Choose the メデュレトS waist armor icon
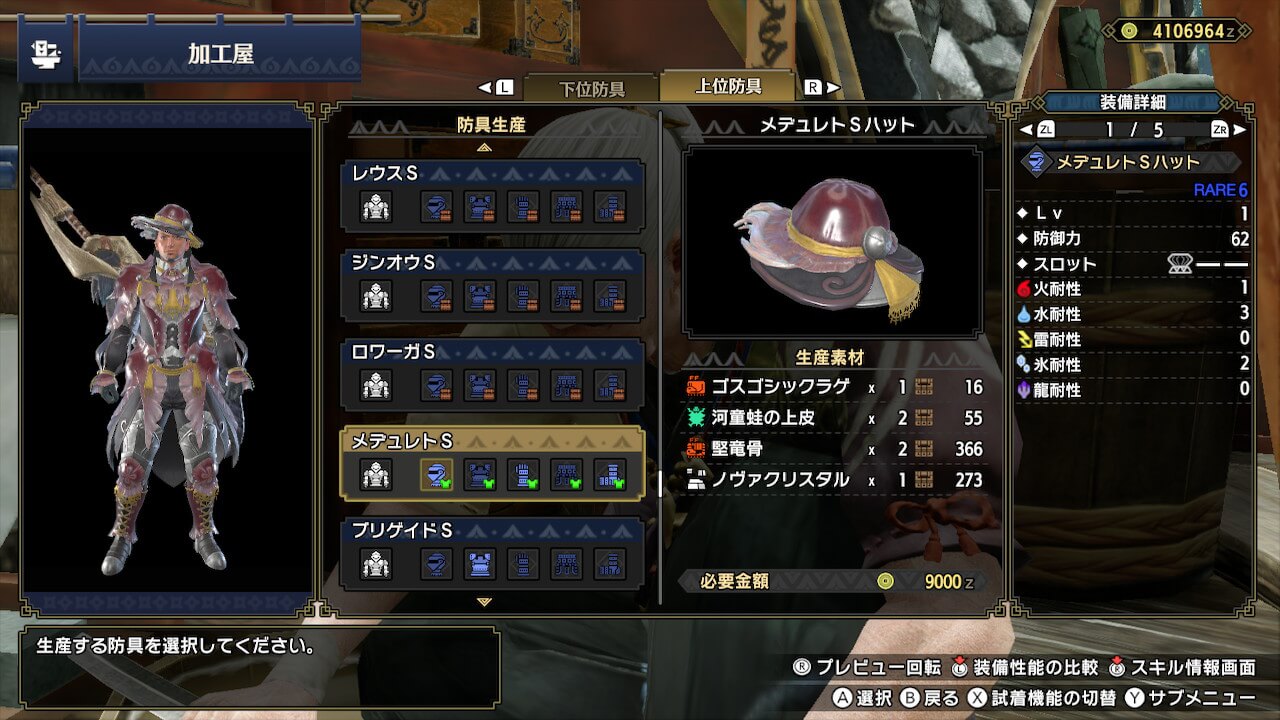The height and width of the screenshot is (720, 1280). [x=566, y=474]
